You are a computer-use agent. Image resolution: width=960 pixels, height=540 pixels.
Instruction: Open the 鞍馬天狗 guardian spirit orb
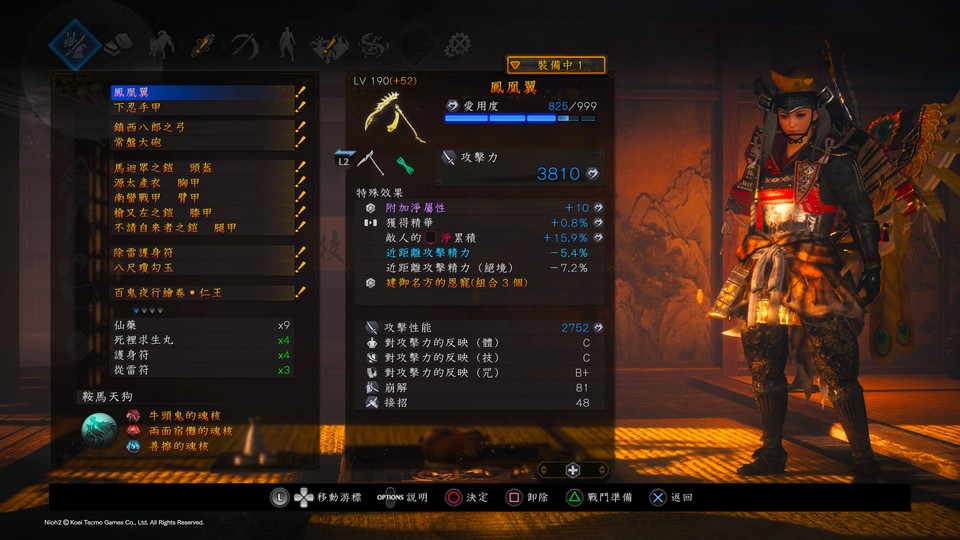100,432
